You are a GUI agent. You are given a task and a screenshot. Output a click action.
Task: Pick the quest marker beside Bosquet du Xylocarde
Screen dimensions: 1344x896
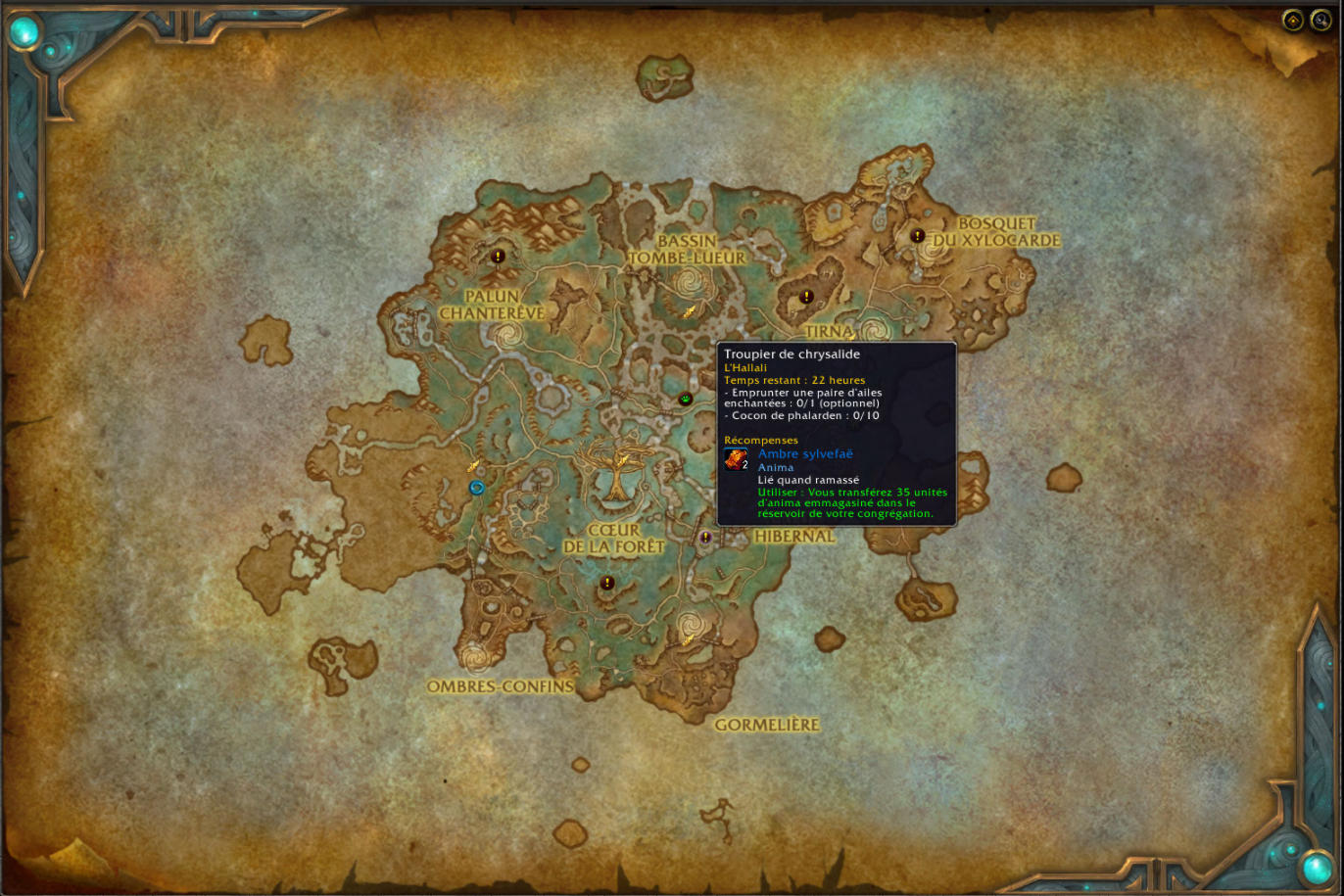(918, 236)
